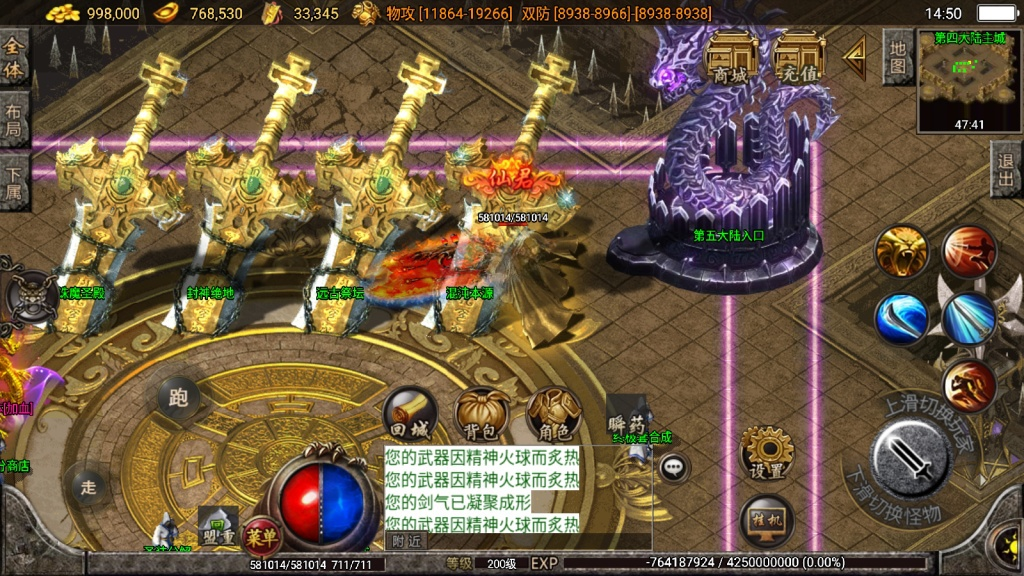Viewport: 1024px width, 576px height.
Task: Activate the blue crescent slash skill
Action: click(x=902, y=319)
